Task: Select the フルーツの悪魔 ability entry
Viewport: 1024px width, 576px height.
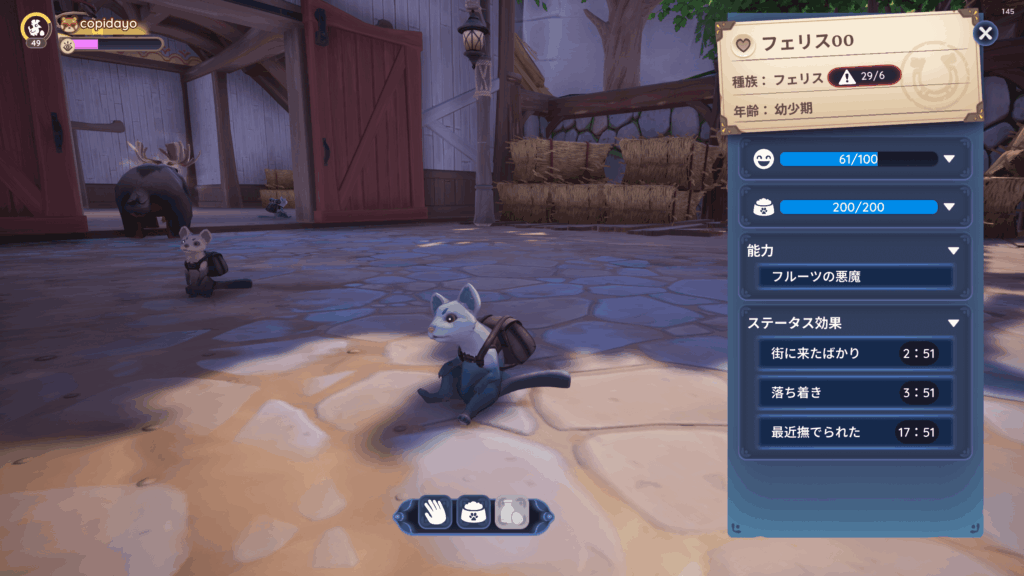Action: click(855, 277)
